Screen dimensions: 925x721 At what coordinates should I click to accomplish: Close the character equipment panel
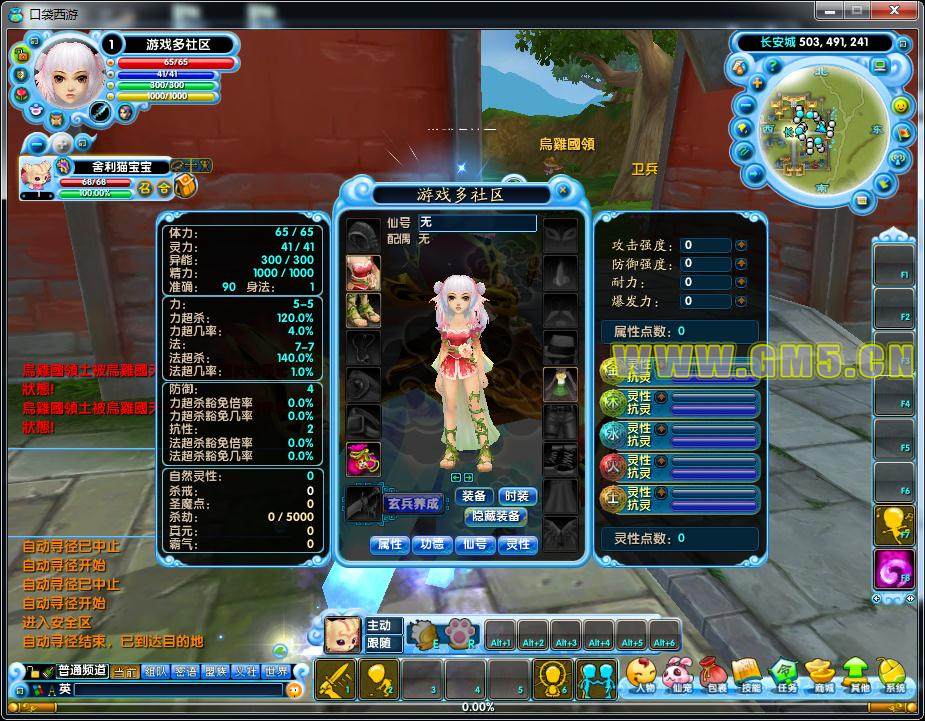click(563, 191)
